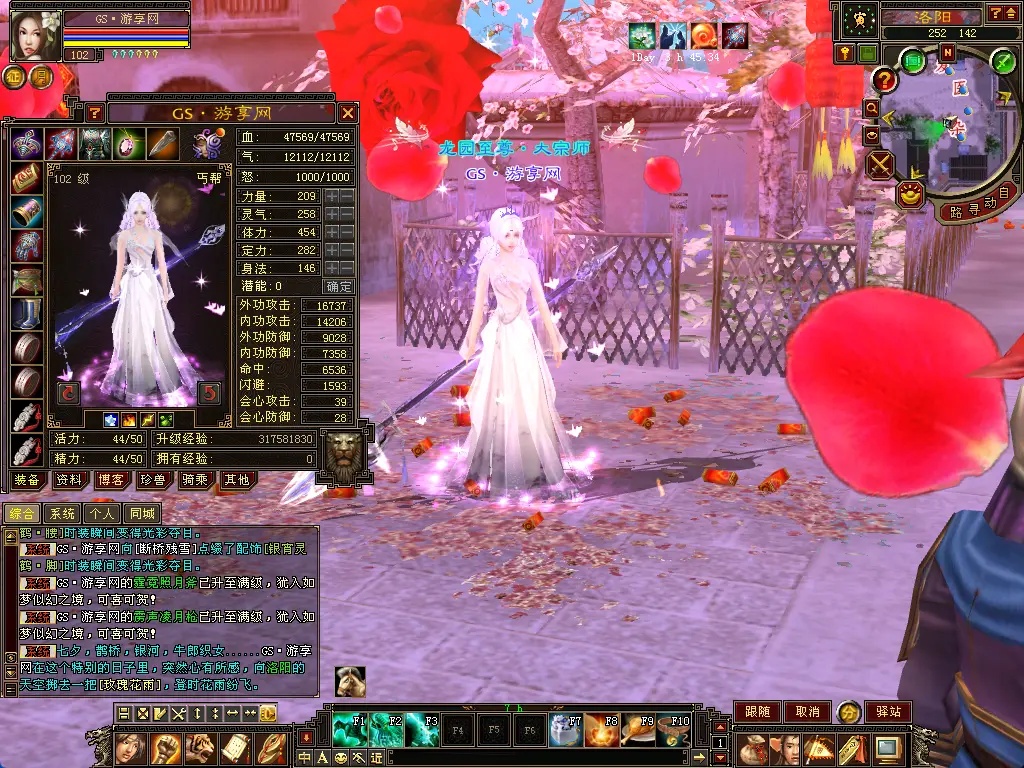Switch chat to the 系统 tab

click(x=62, y=513)
